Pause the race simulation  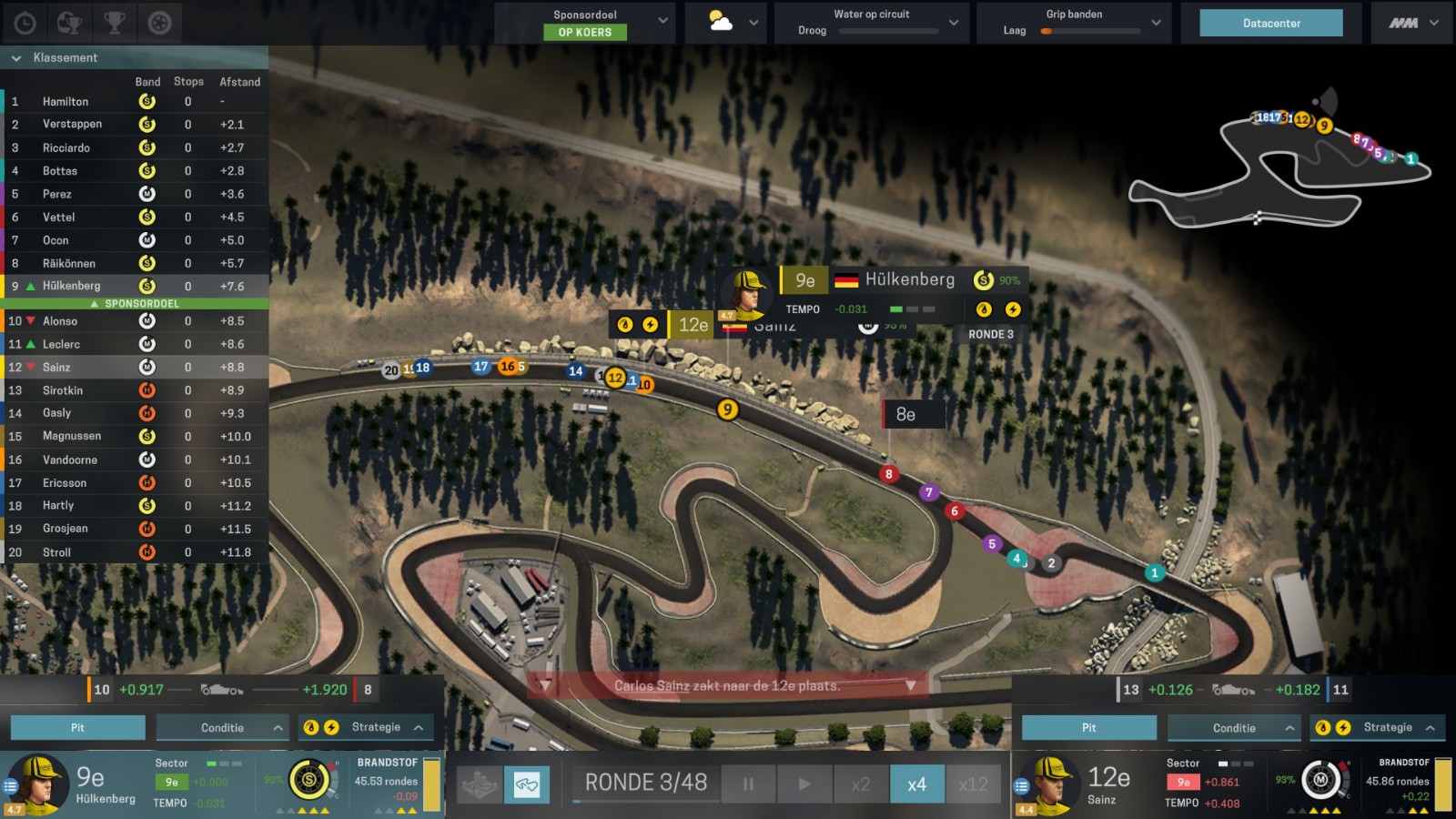(x=748, y=784)
